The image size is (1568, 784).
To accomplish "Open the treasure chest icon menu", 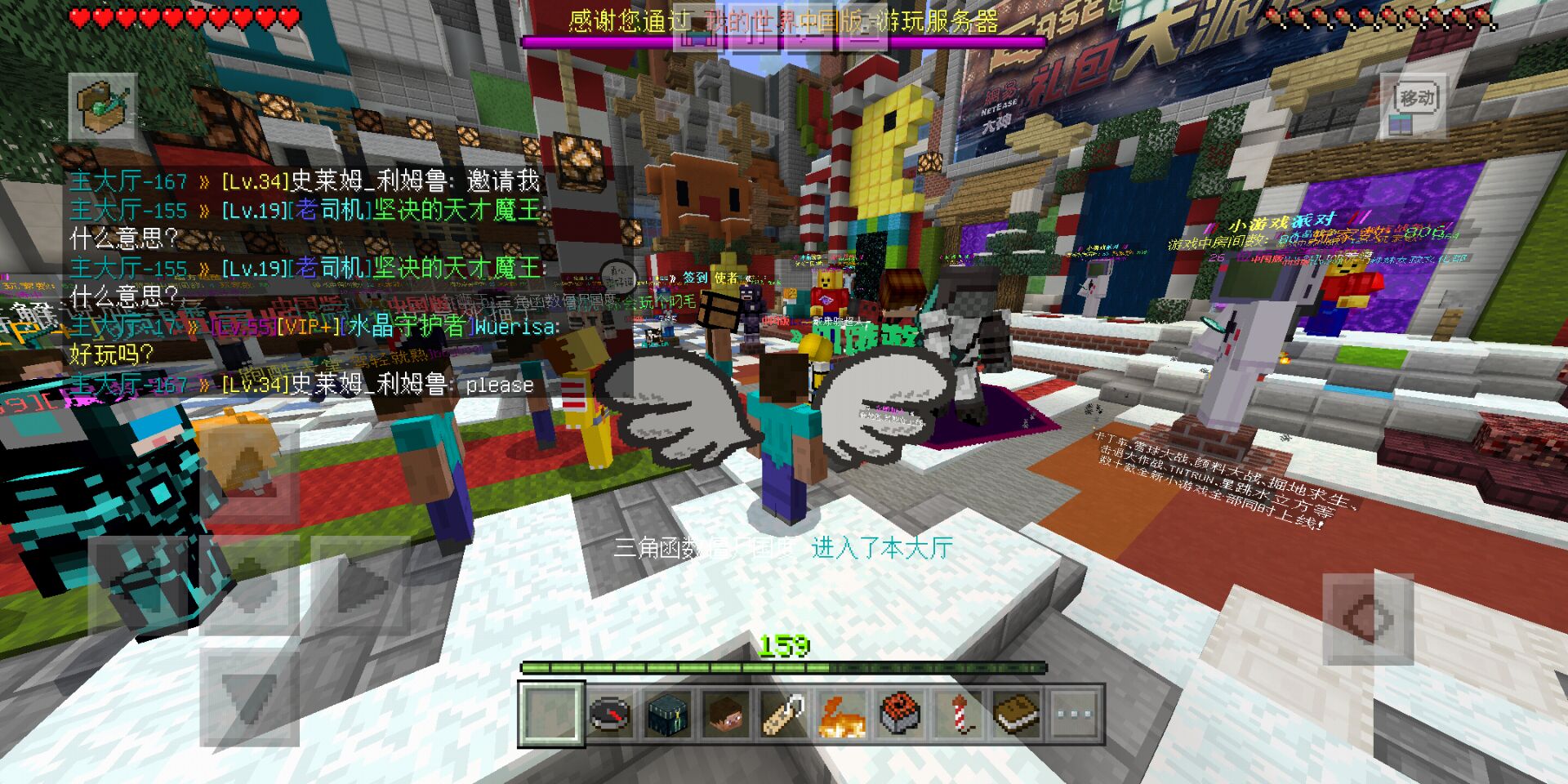I will (103, 107).
